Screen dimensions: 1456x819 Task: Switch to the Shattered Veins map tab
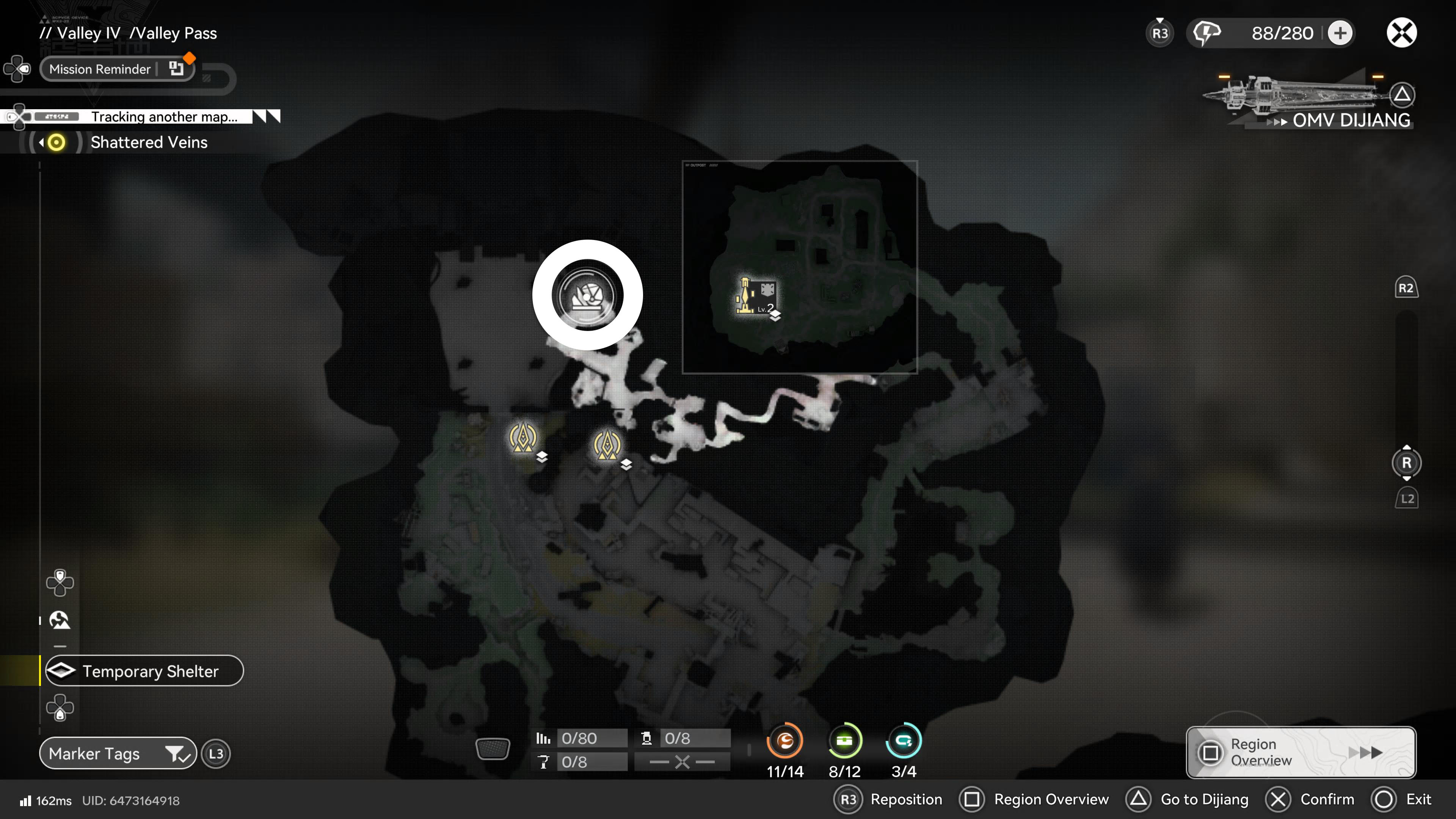(x=149, y=143)
